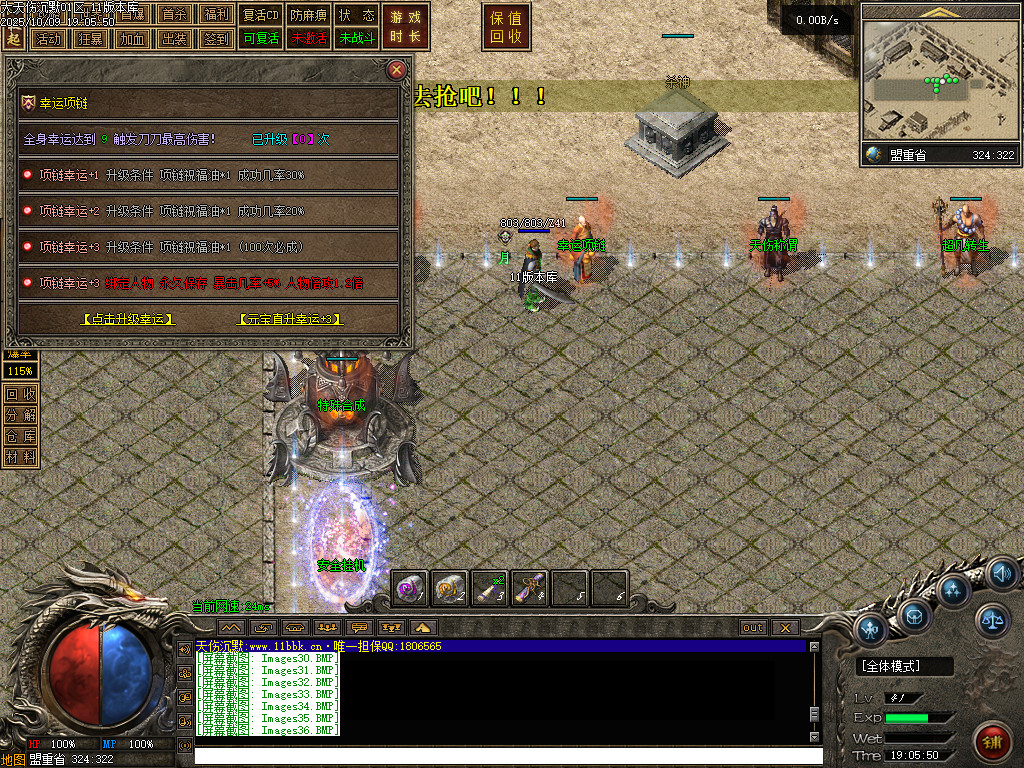Screen dimensions: 1024x768
Task: Click the 【点击升级幸运】 upgrade link
Action: tap(128, 319)
